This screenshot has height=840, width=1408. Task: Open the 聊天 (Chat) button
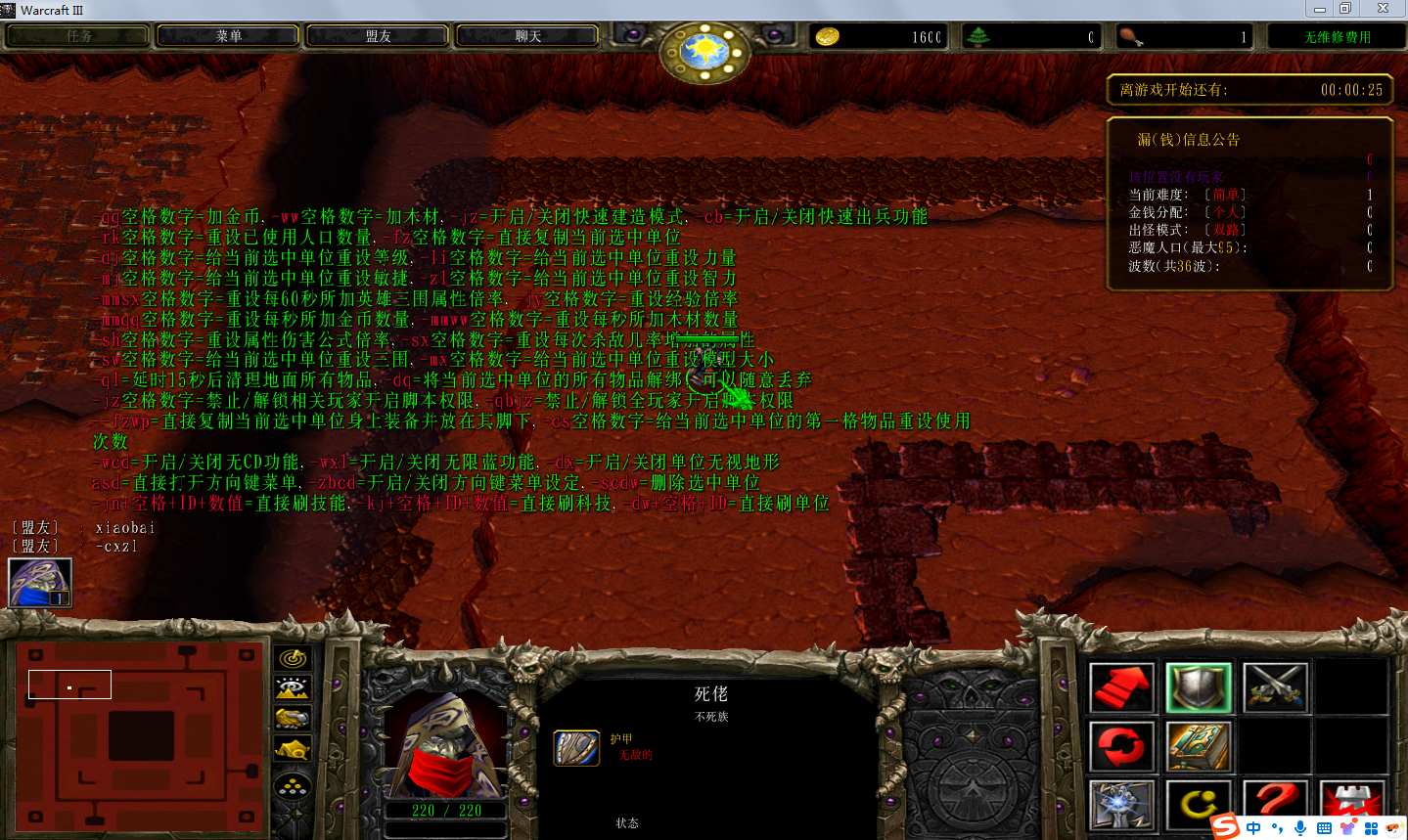527,36
